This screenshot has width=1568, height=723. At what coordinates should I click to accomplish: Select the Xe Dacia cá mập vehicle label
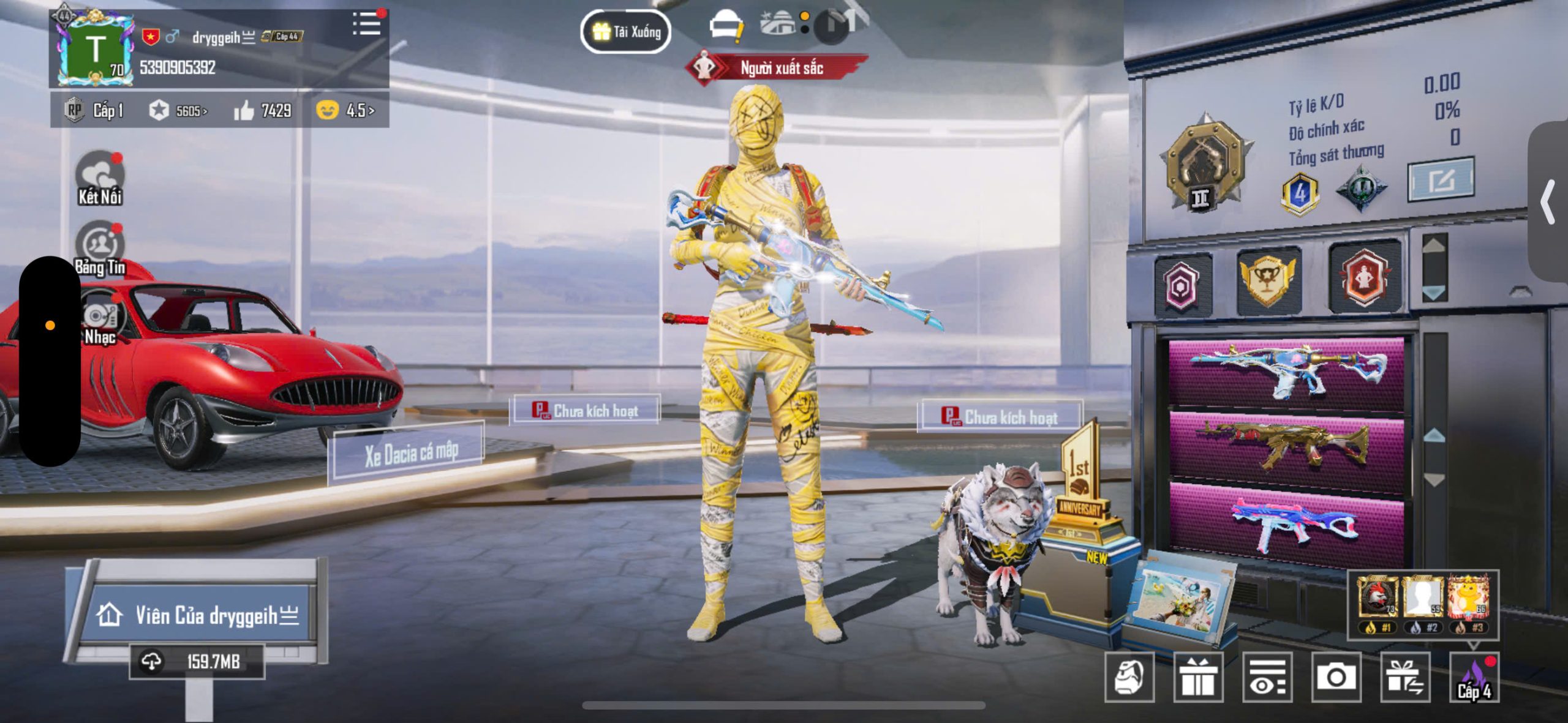pyautogui.click(x=410, y=454)
